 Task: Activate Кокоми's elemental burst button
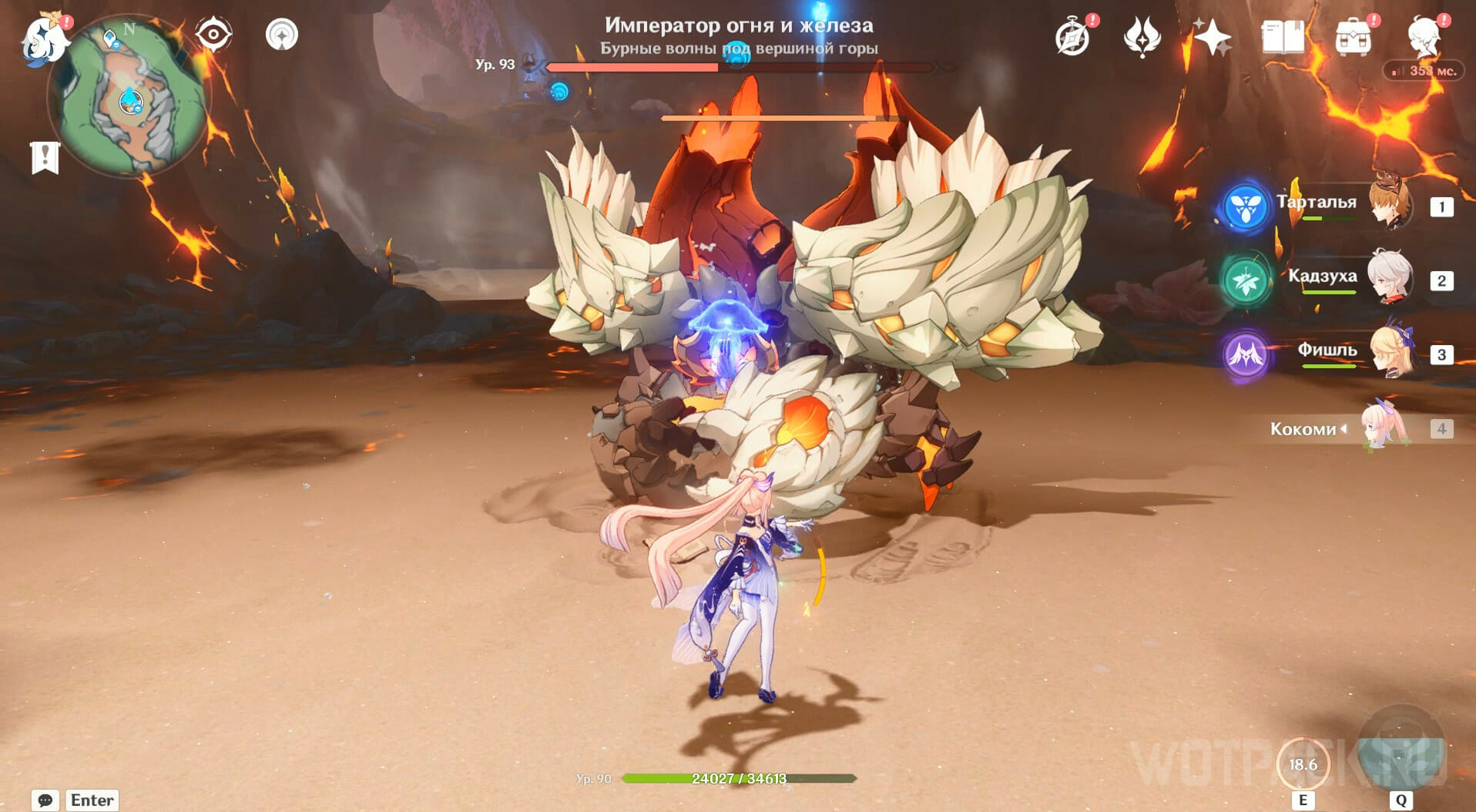point(1401,755)
